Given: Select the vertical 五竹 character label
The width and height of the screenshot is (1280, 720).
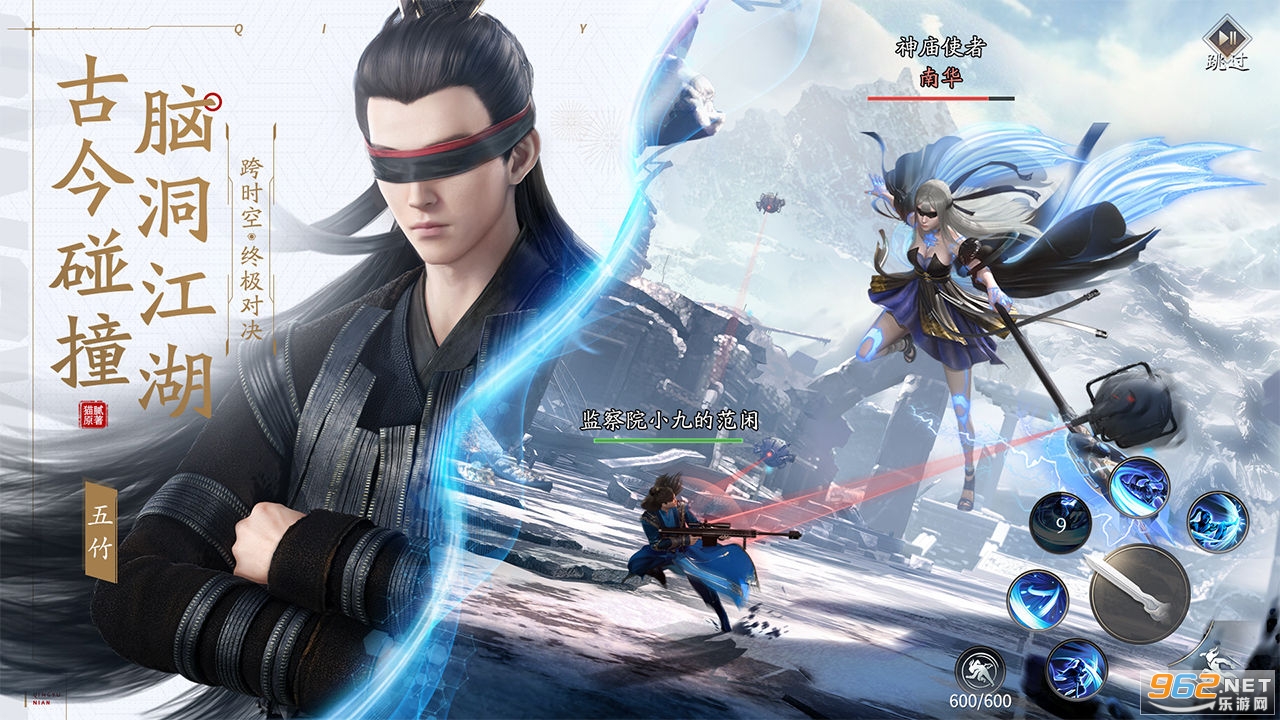Looking at the screenshot, I should [x=99, y=529].
